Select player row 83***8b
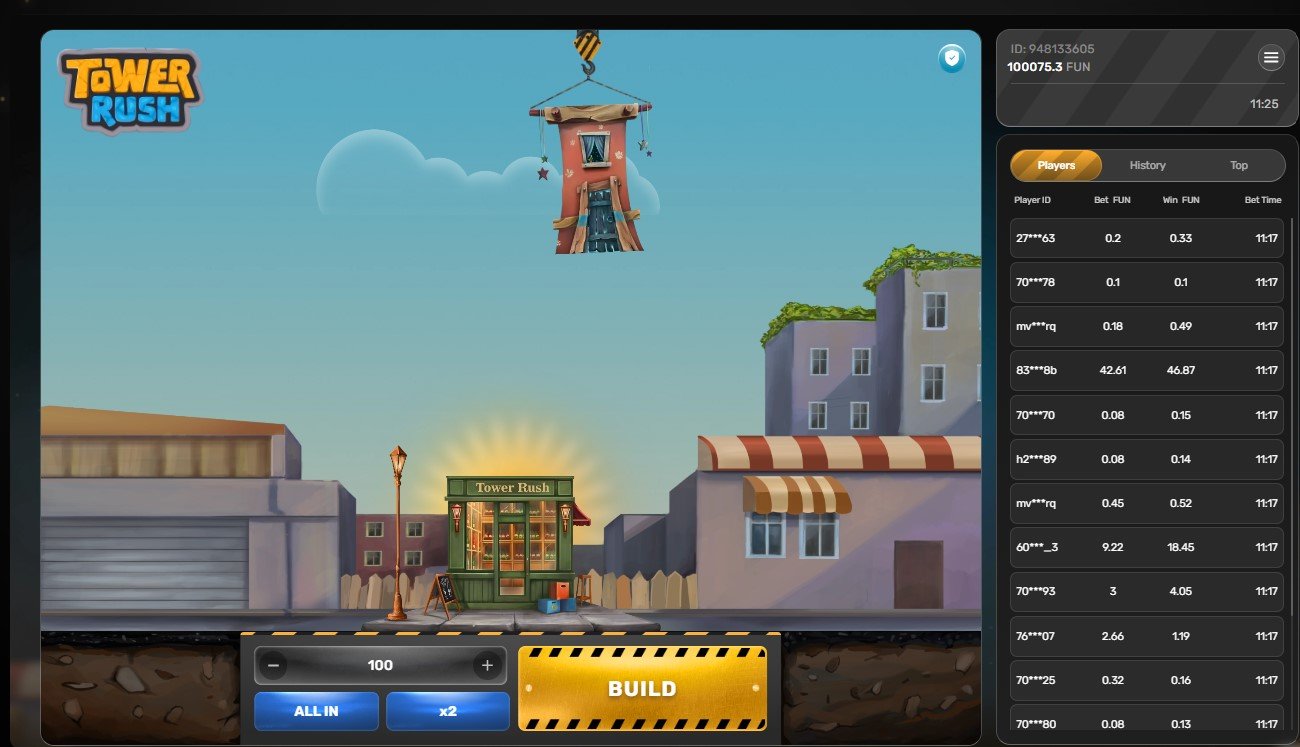Viewport: 1300px width, 747px height. (1146, 370)
